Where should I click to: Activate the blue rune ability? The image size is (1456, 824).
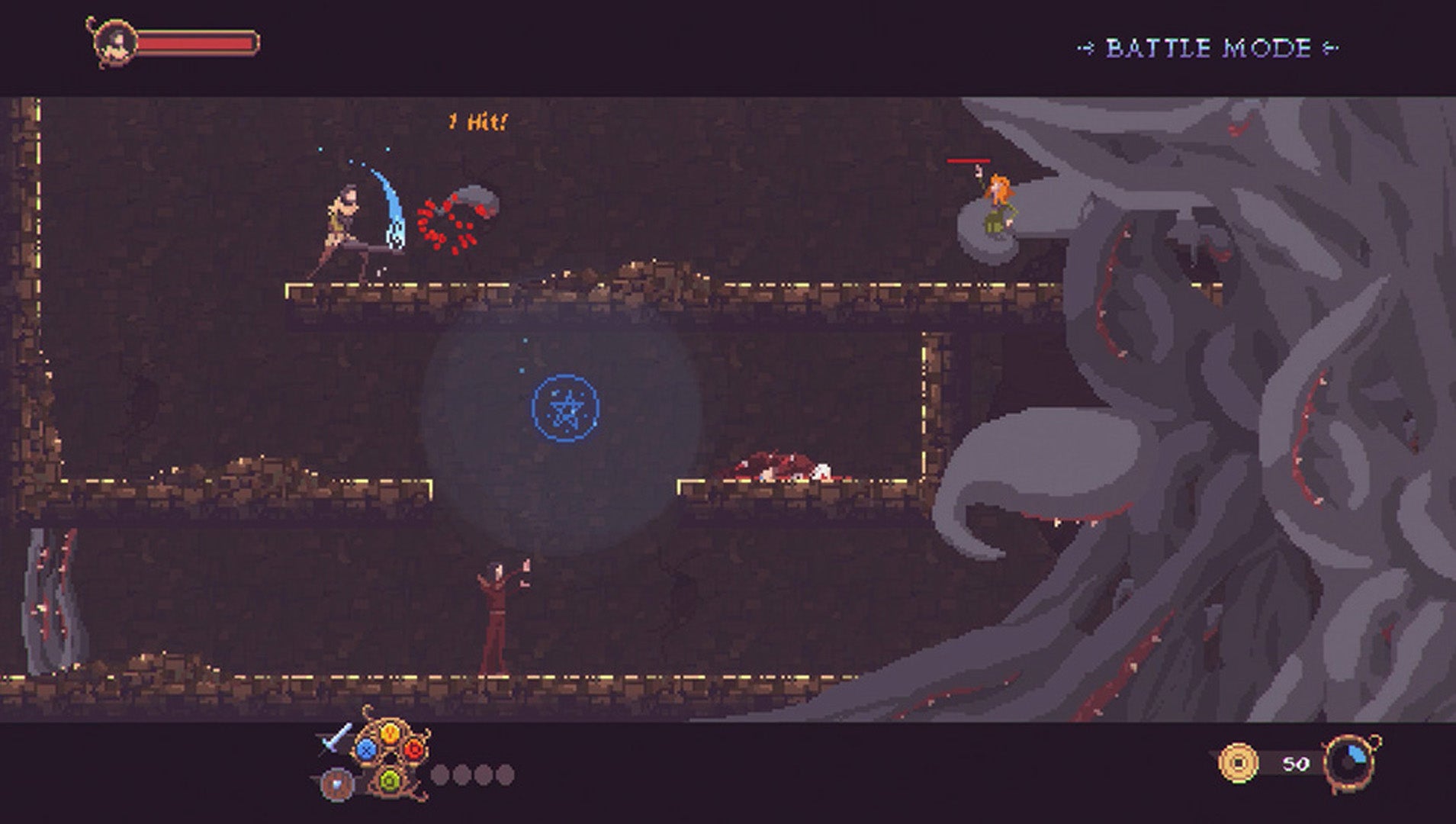pos(367,749)
